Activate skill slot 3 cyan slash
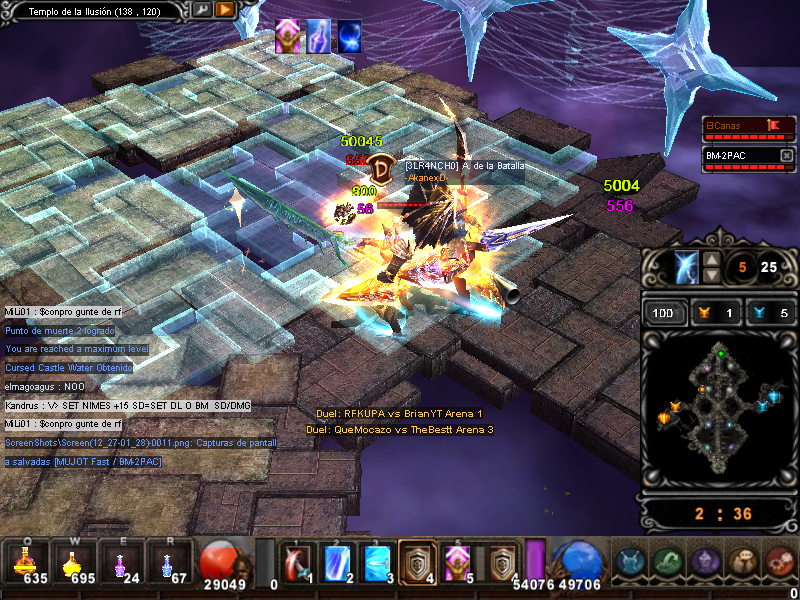The image size is (800, 600). point(378,563)
